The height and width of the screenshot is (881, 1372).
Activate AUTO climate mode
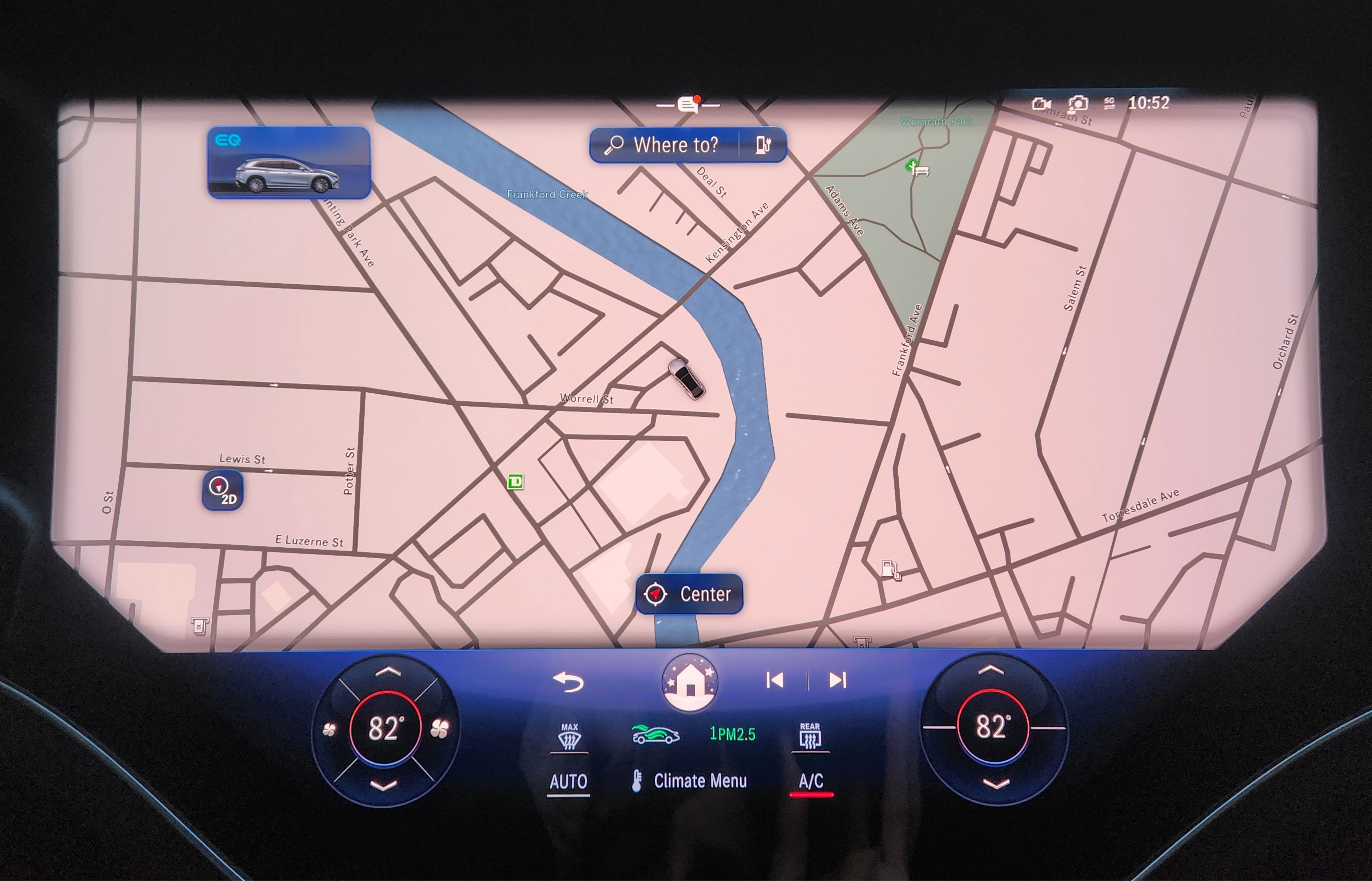tap(569, 780)
